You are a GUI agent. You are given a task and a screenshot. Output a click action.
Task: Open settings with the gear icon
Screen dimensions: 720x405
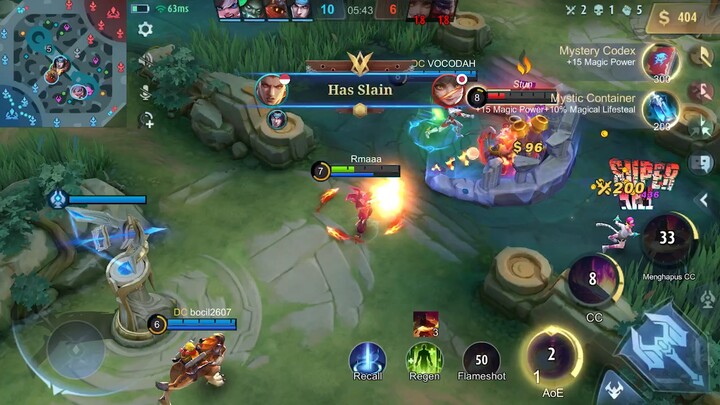[x=146, y=29]
